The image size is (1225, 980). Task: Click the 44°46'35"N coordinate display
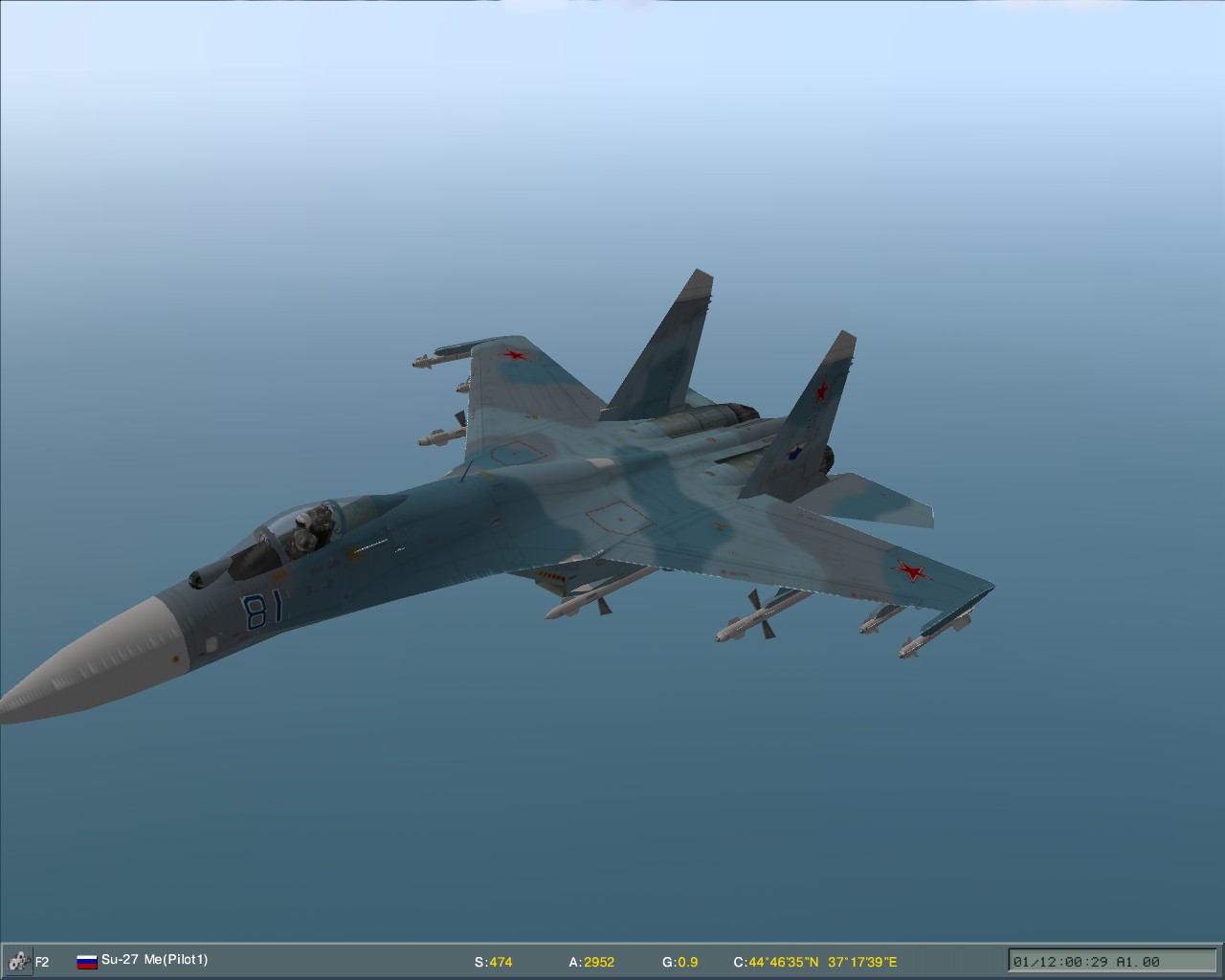(779, 962)
